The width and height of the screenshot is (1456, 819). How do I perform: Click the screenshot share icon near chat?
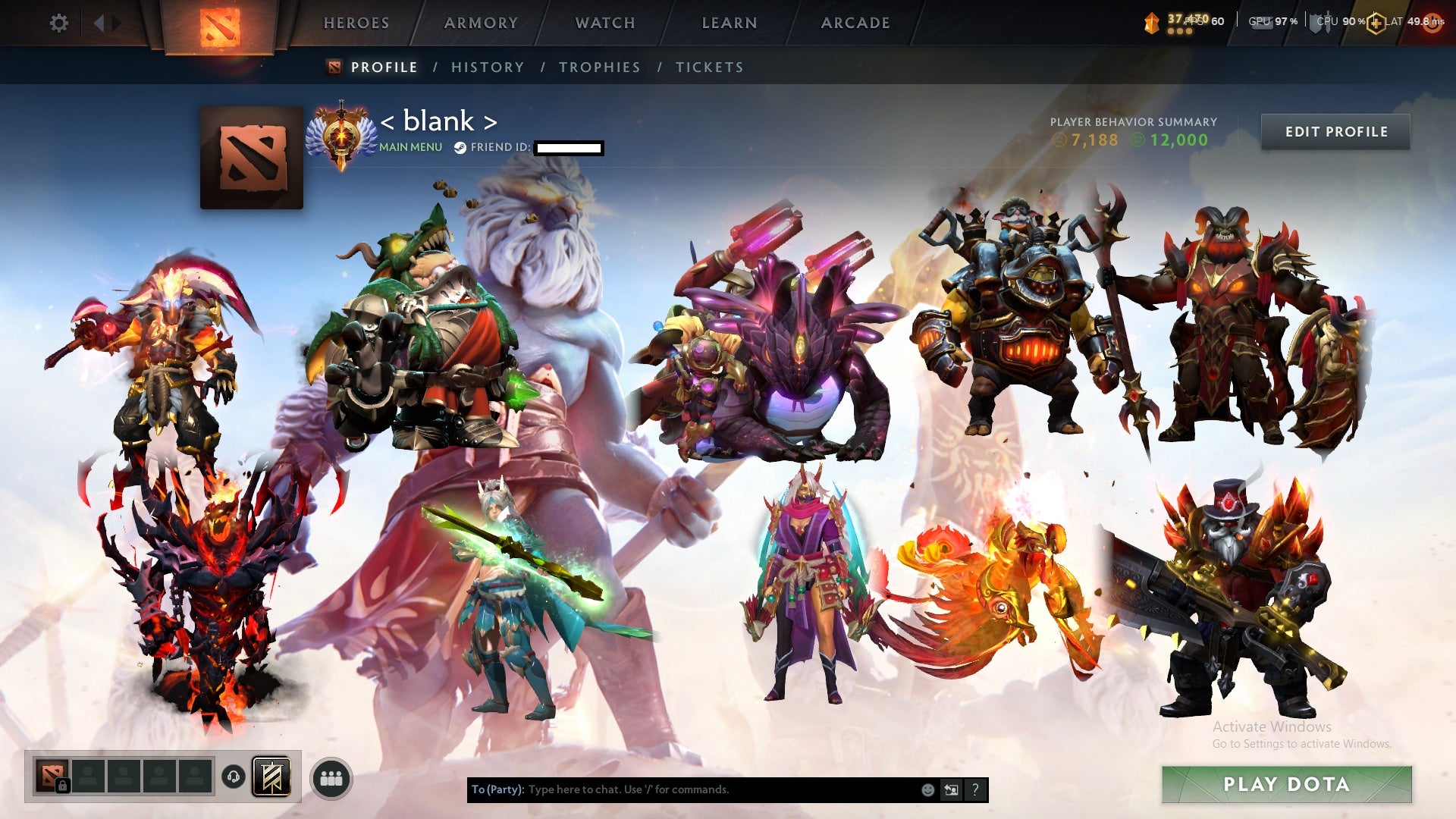tap(952, 789)
